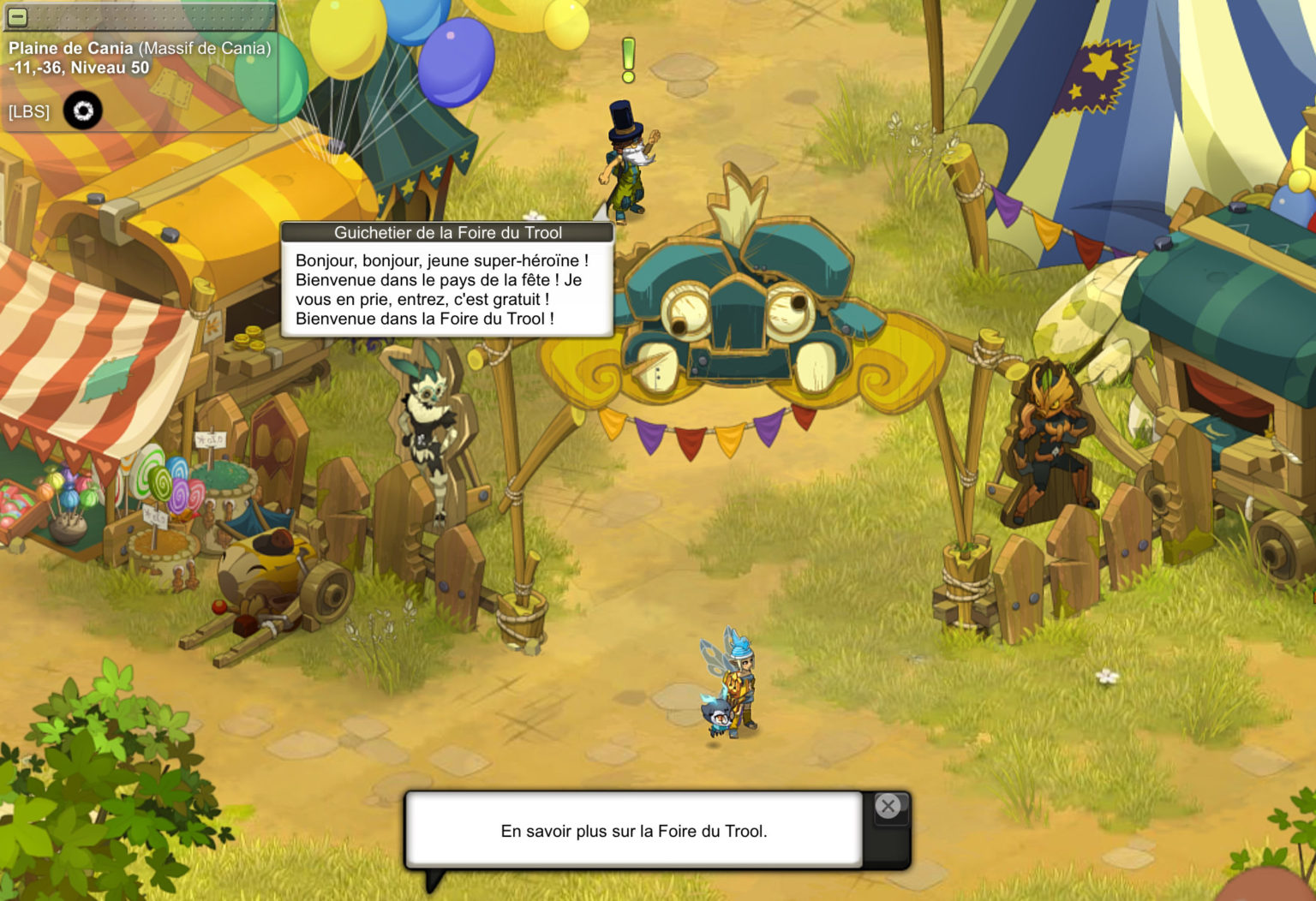The width and height of the screenshot is (1316, 901).
Task: Close the dialogue with the X button
Action: pos(888,806)
